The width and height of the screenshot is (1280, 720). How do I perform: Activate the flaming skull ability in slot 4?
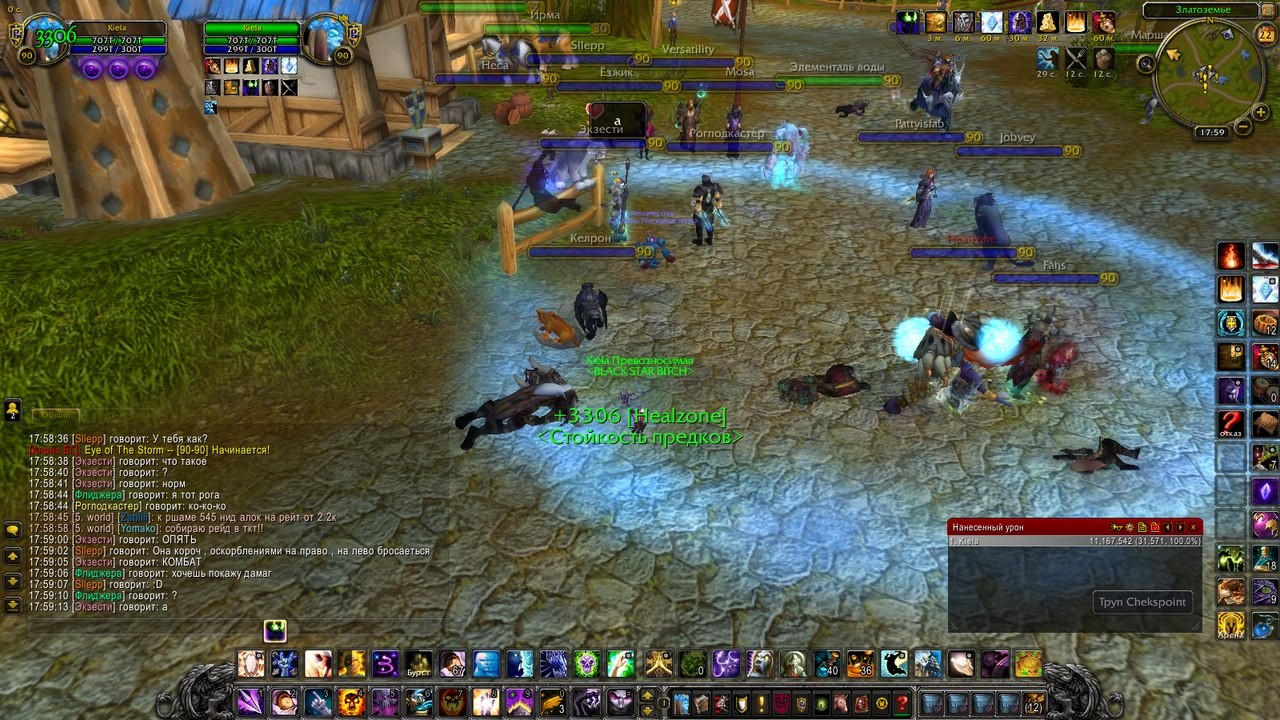coord(350,701)
